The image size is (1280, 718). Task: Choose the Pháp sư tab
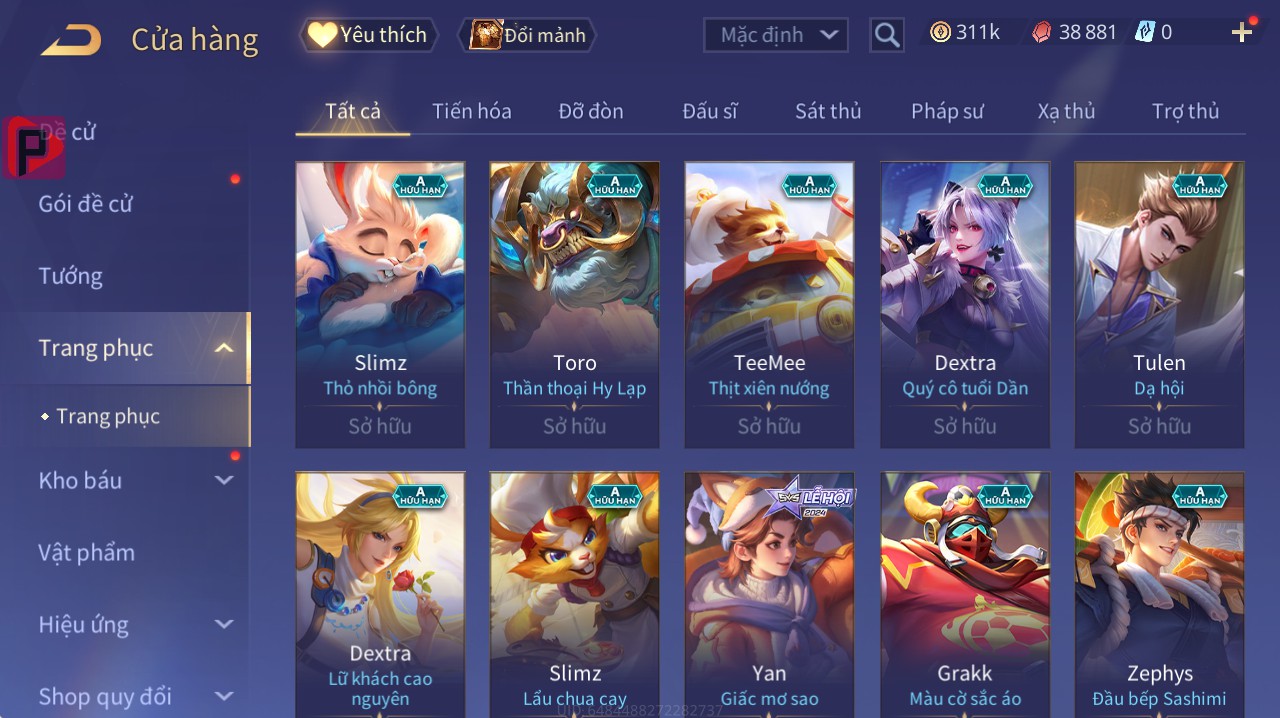pyautogui.click(x=947, y=111)
